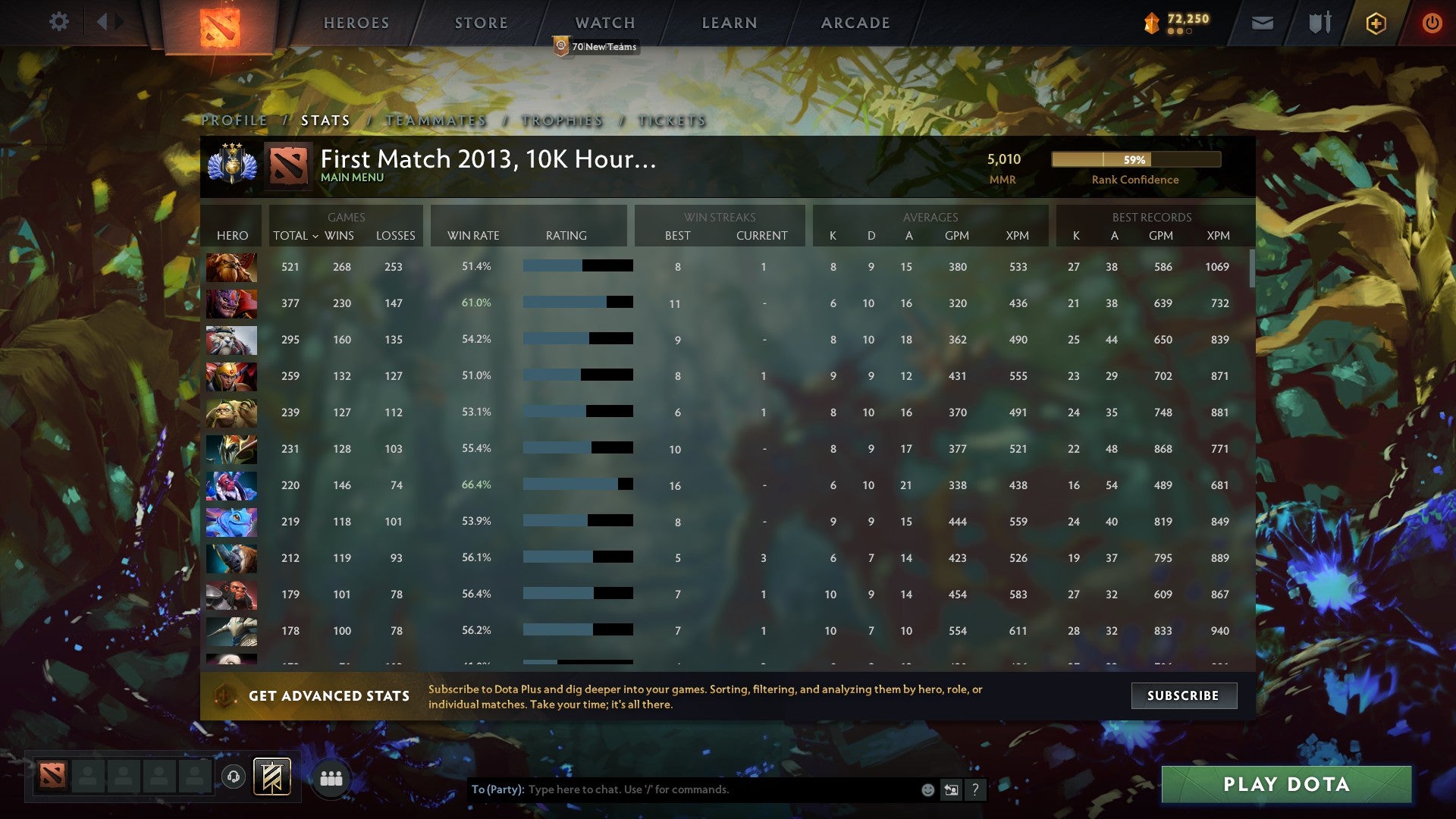Open the chat wheel icon beside chat input
1456x819 pixels.
click(x=950, y=789)
